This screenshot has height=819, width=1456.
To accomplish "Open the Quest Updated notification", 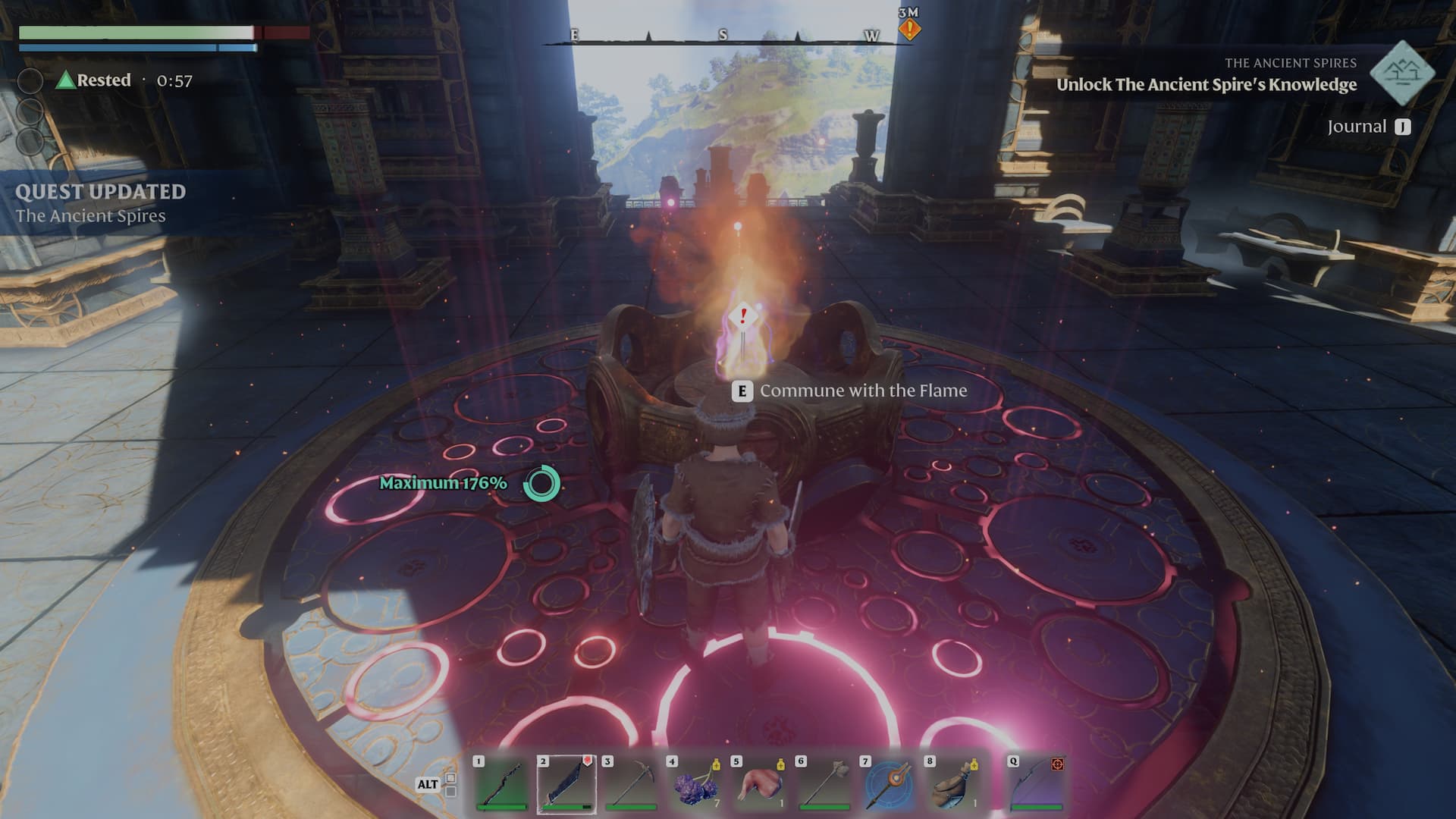I will (x=100, y=203).
